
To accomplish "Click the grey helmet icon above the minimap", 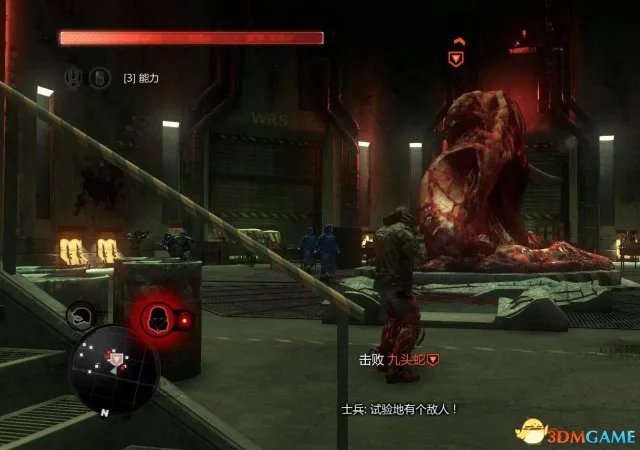I will coord(79,318).
